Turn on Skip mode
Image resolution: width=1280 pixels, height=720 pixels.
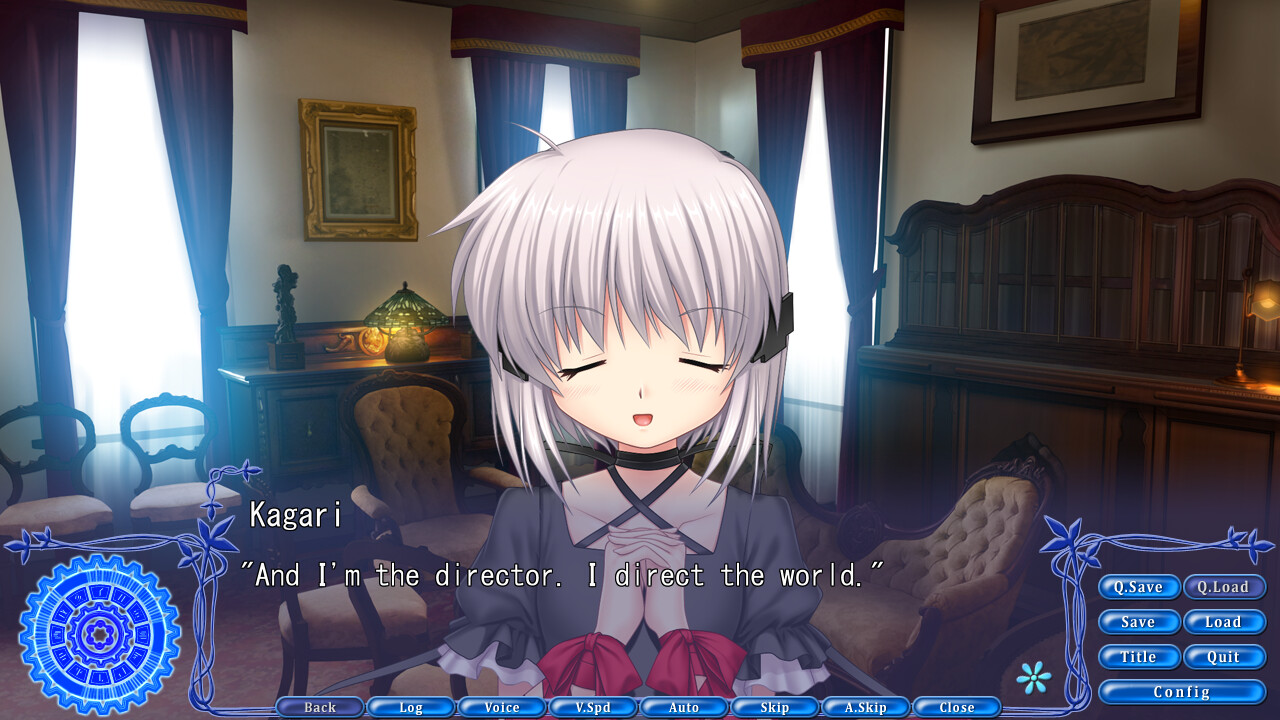point(774,707)
